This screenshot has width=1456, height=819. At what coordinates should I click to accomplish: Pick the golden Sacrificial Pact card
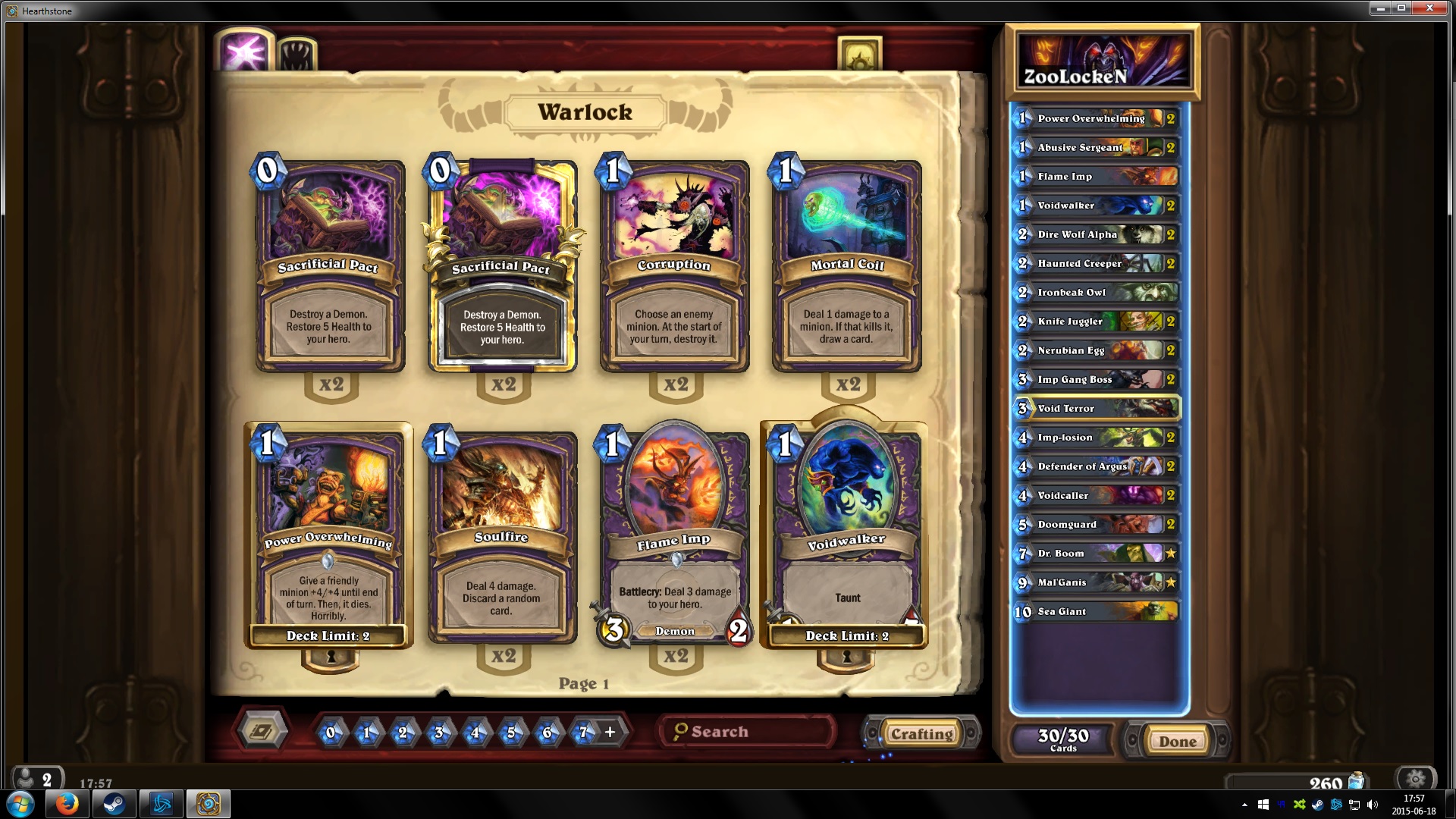(x=501, y=265)
